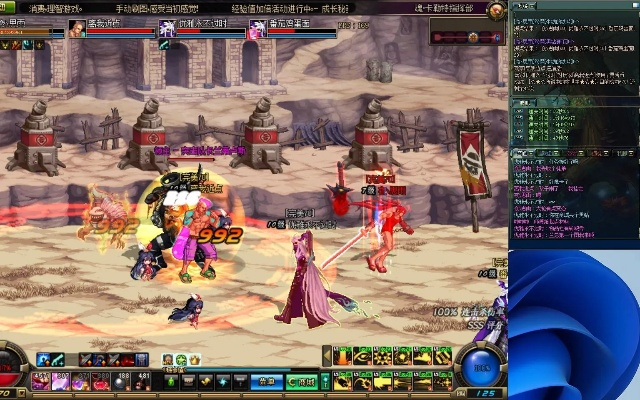Select the purple-haired party member portrait

click(166, 30)
